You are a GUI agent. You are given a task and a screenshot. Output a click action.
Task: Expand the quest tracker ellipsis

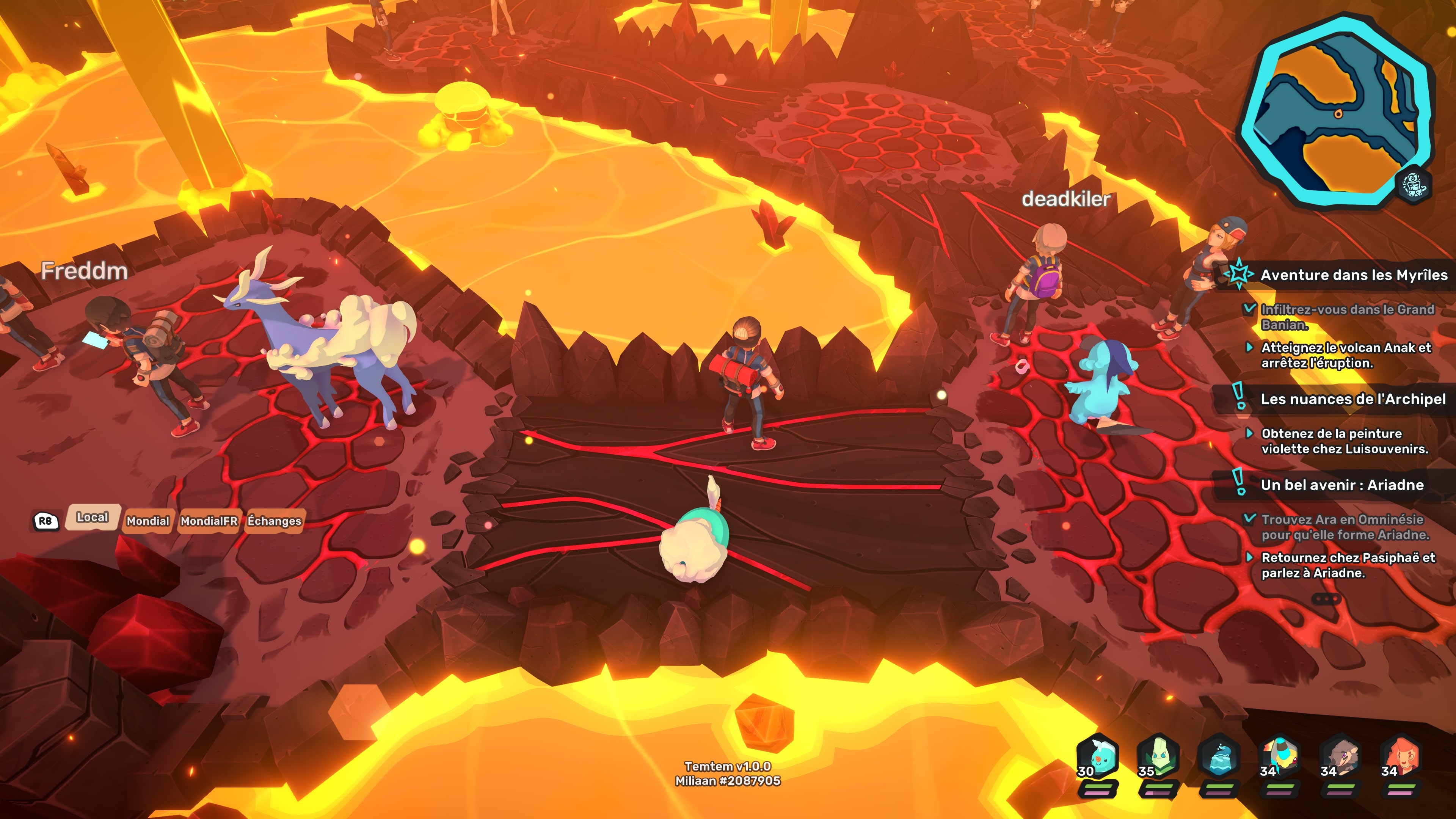[x=1326, y=598]
